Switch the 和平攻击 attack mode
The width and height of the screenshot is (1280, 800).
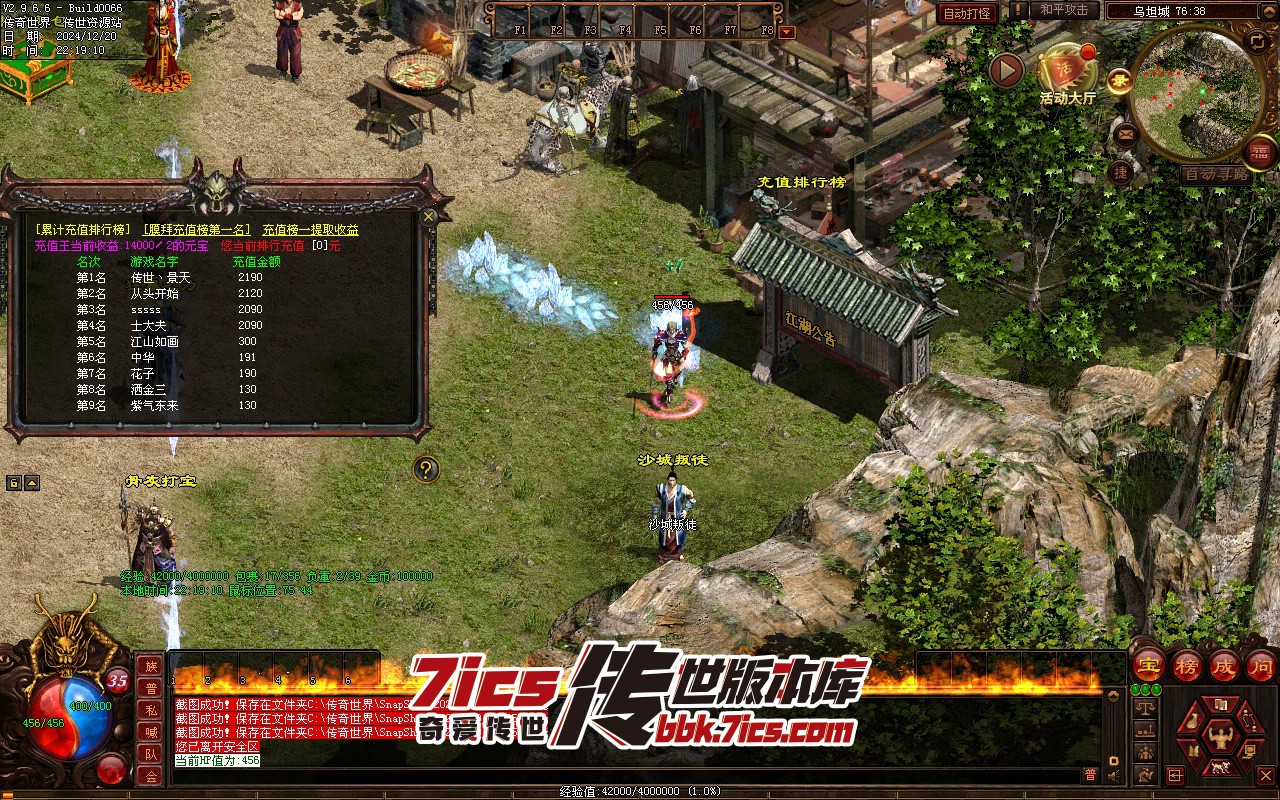click(x=1064, y=10)
